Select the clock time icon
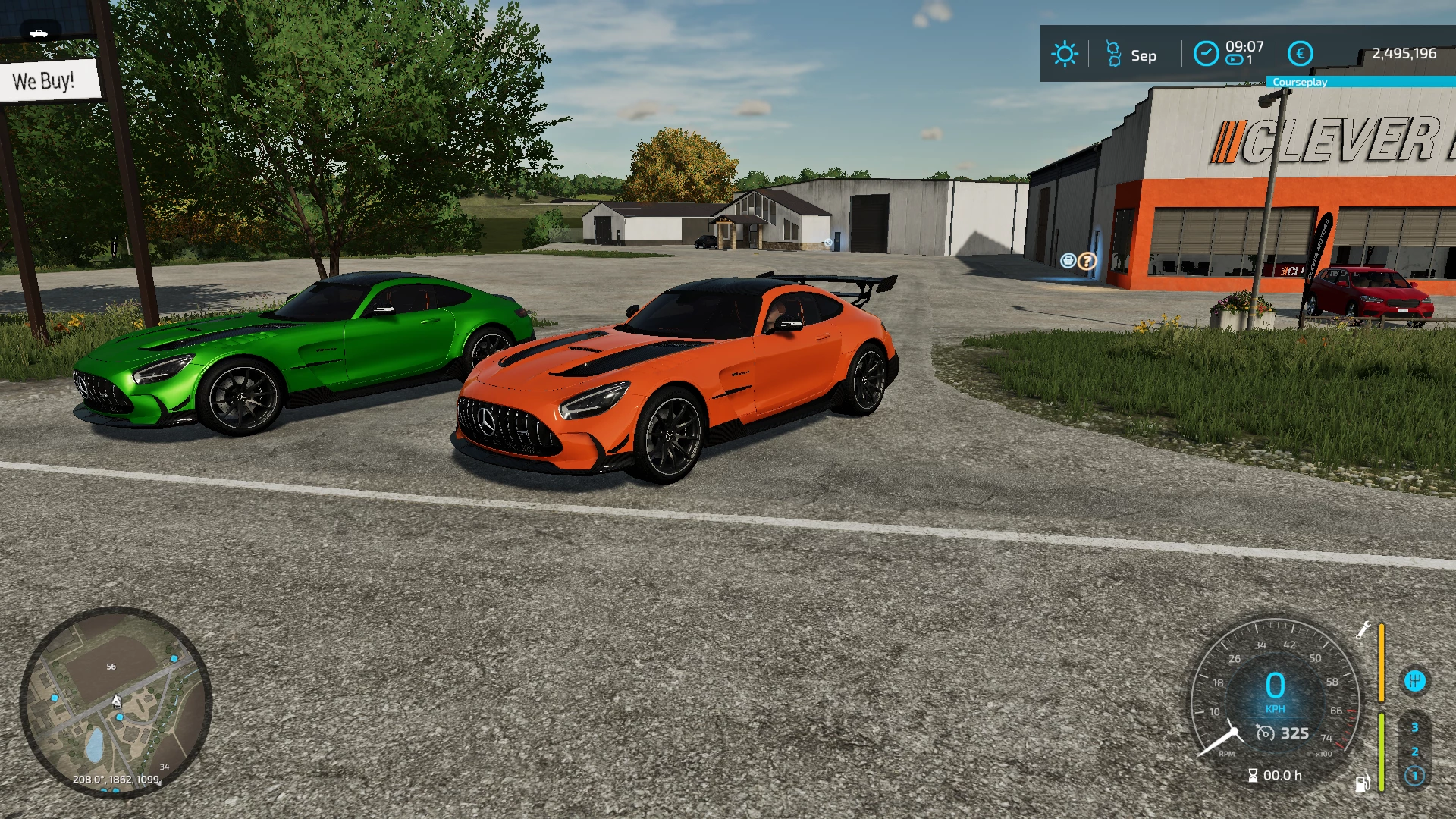Image resolution: width=1456 pixels, height=819 pixels. point(1206,54)
